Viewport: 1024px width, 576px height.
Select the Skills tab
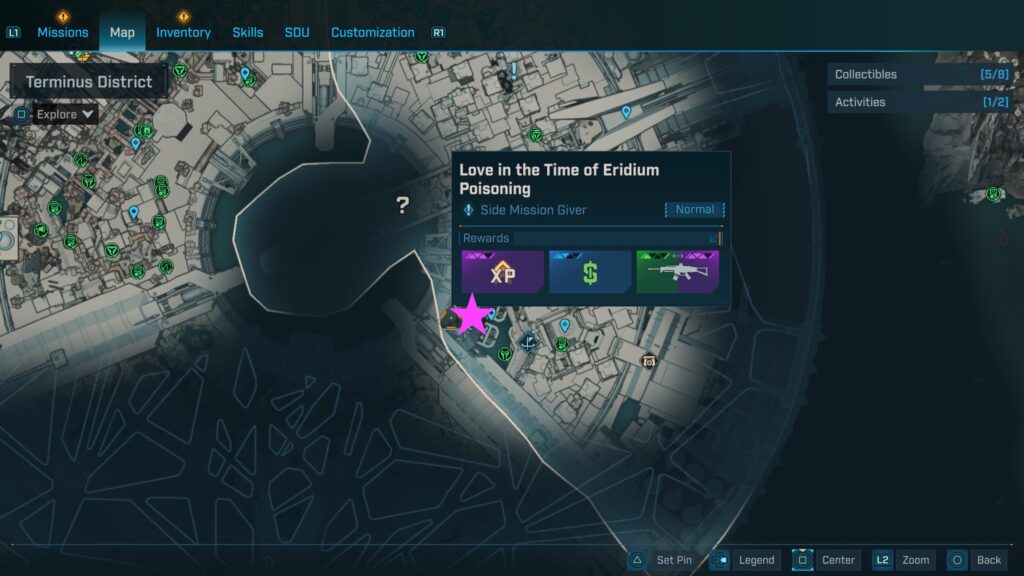pos(248,32)
